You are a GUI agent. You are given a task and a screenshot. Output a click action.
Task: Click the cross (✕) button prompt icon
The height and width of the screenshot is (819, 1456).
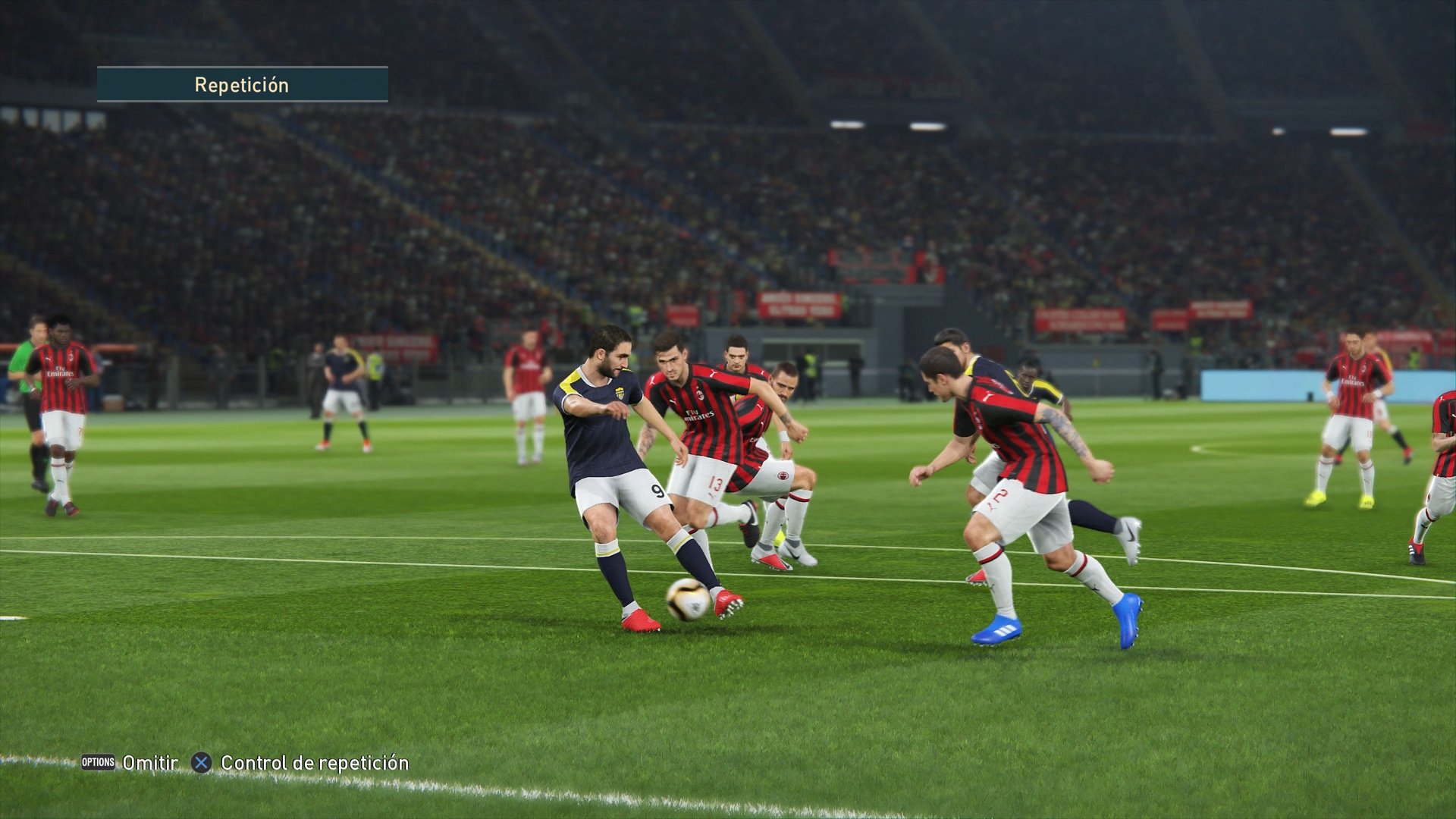(200, 764)
